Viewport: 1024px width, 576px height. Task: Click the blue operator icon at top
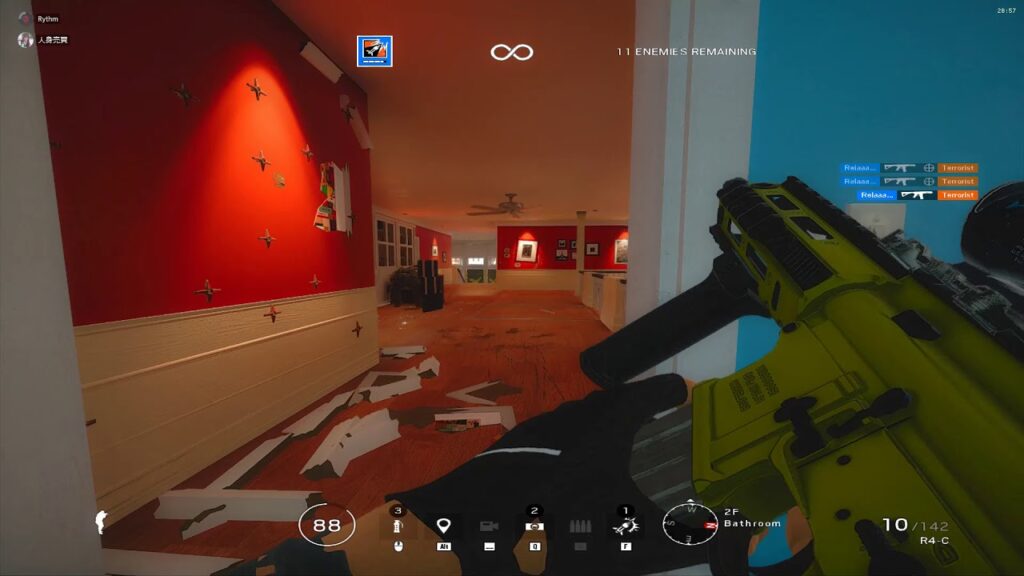375,51
